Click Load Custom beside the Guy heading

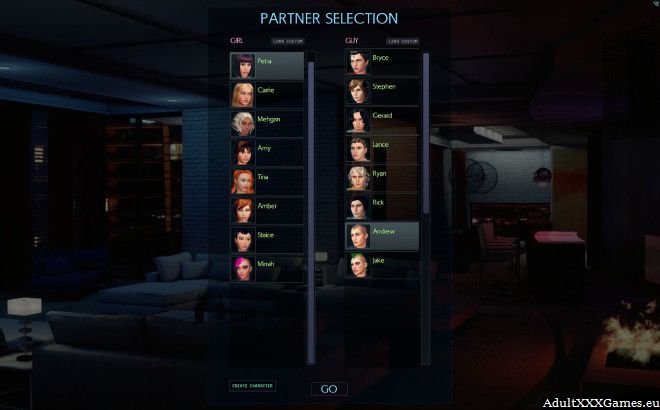402,41
